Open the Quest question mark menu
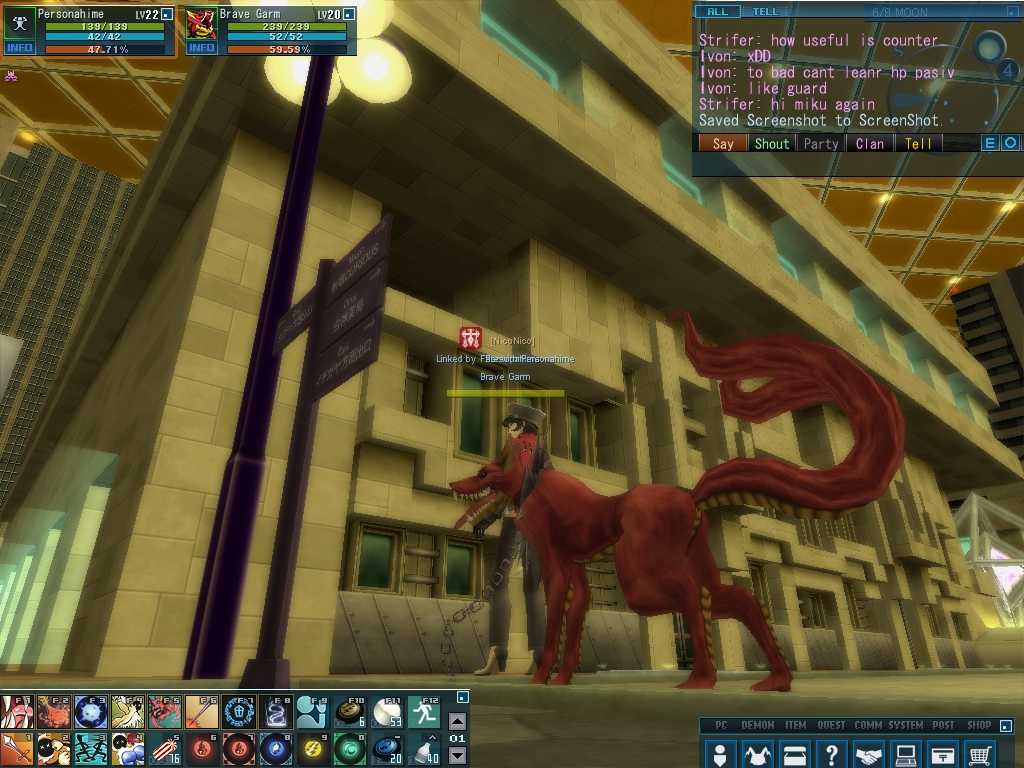 (x=831, y=754)
